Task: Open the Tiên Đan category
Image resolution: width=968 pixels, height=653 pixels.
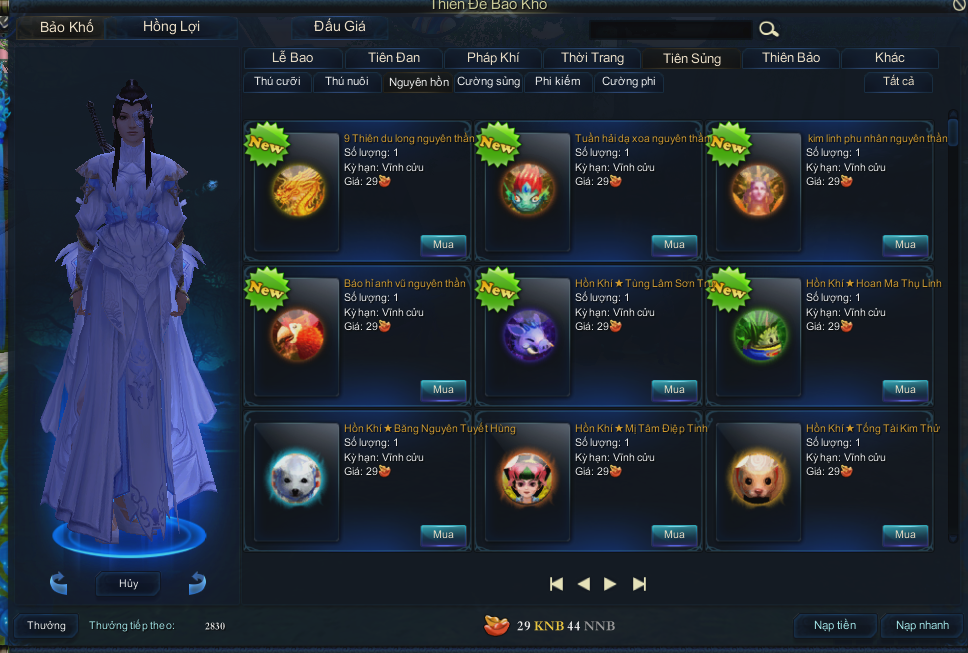Action: pos(394,58)
